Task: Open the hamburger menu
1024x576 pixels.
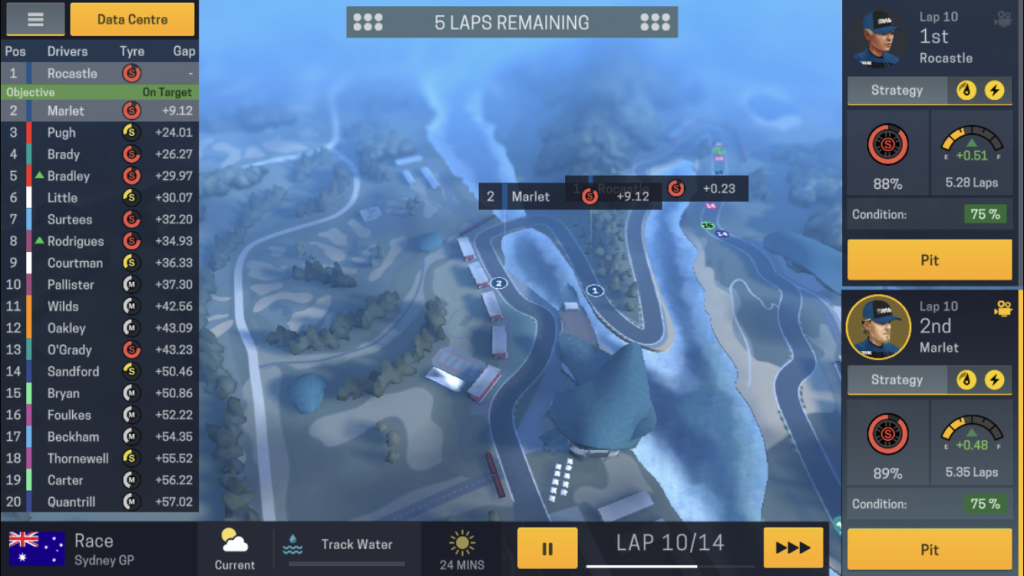Action: (35, 19)
